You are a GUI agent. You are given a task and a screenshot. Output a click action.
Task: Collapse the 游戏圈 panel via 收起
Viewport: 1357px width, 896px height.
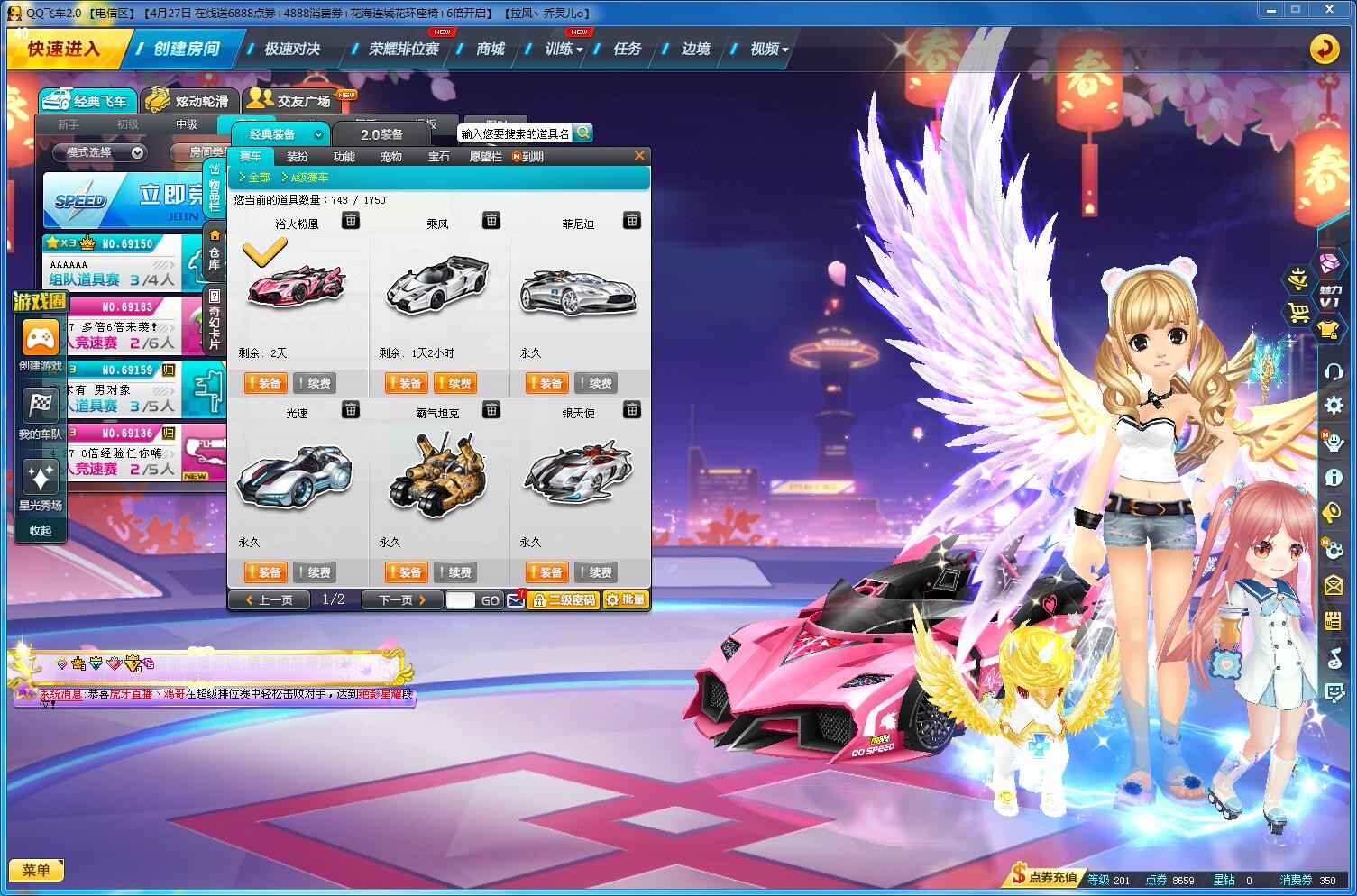click(40, 530)
